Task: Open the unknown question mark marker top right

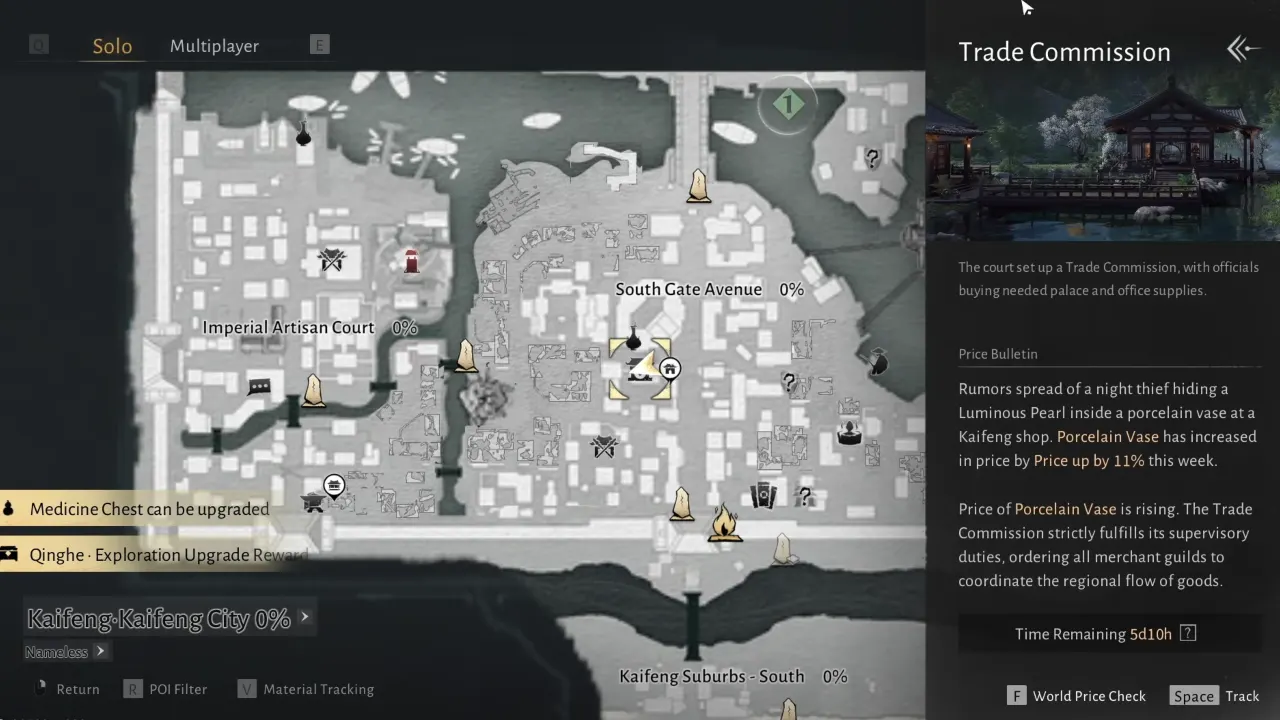Action: 871,157
